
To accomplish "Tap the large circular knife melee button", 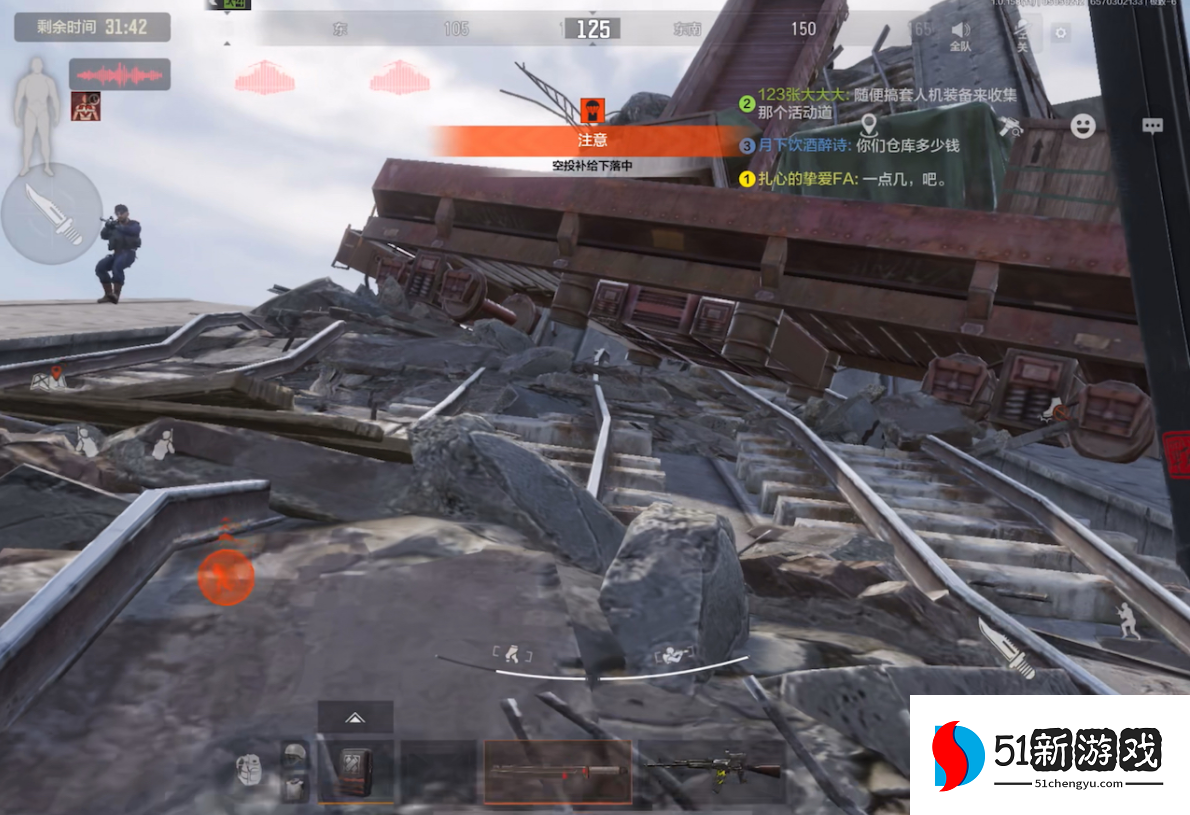I will click(x=51, y=214).
